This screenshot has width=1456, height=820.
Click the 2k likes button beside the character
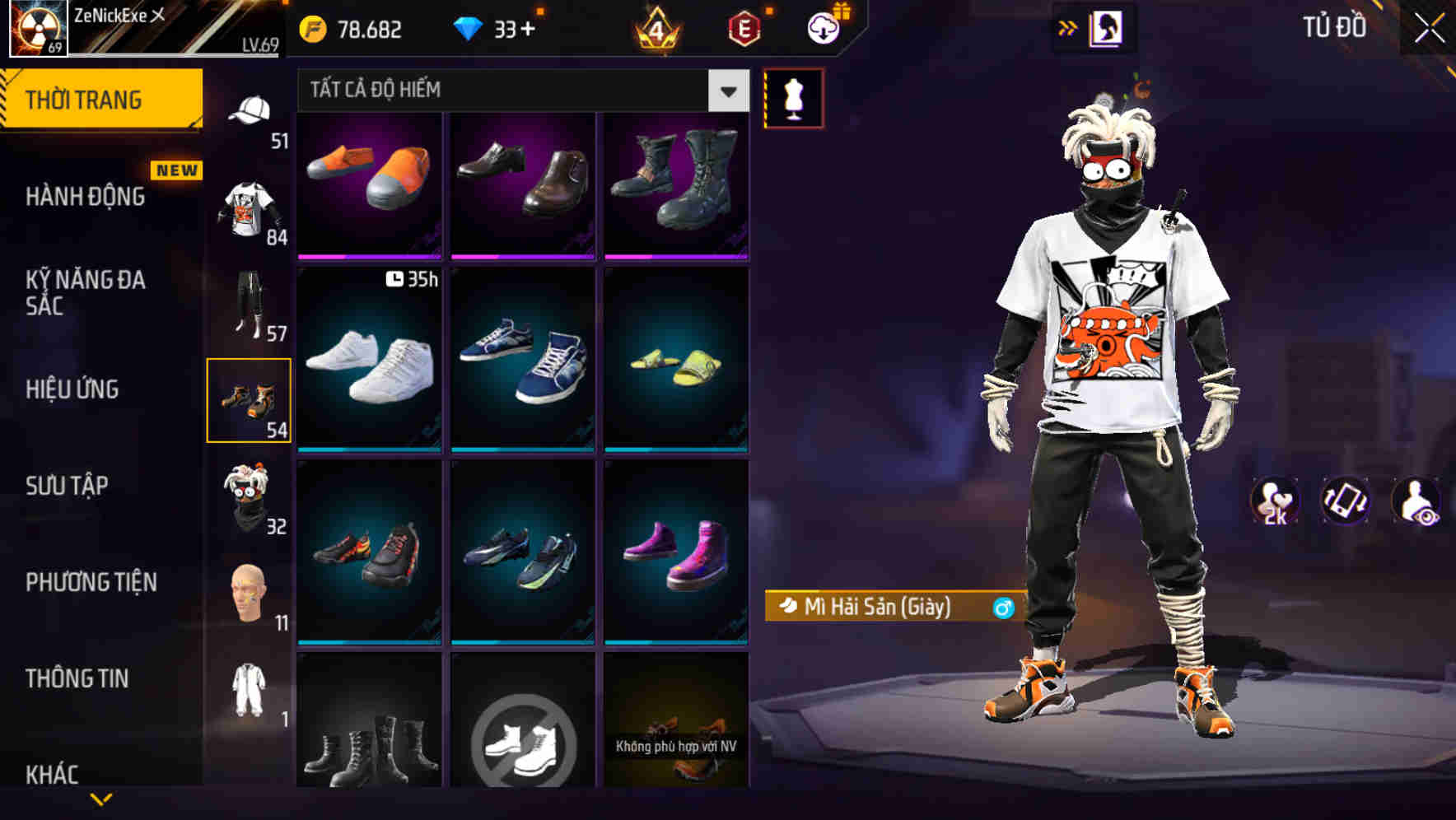click(x=1275, y=503)
